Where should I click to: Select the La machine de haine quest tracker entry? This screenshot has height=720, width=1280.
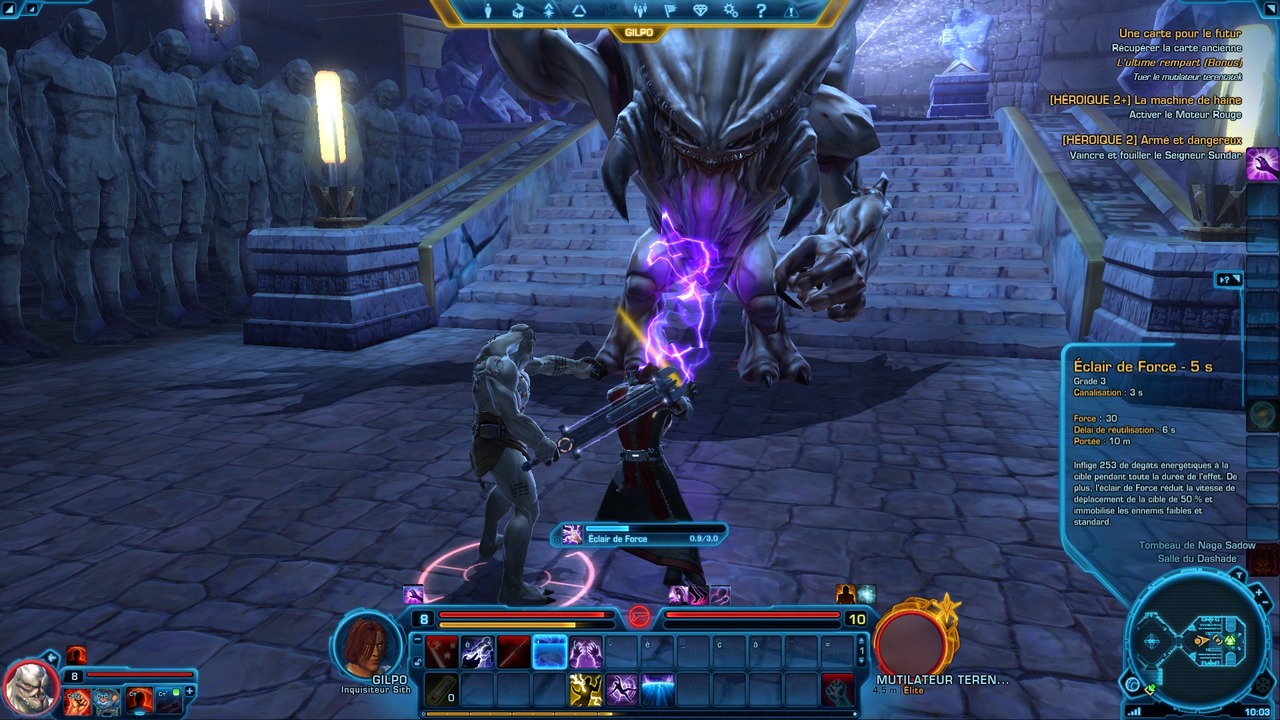(1145, 100)
